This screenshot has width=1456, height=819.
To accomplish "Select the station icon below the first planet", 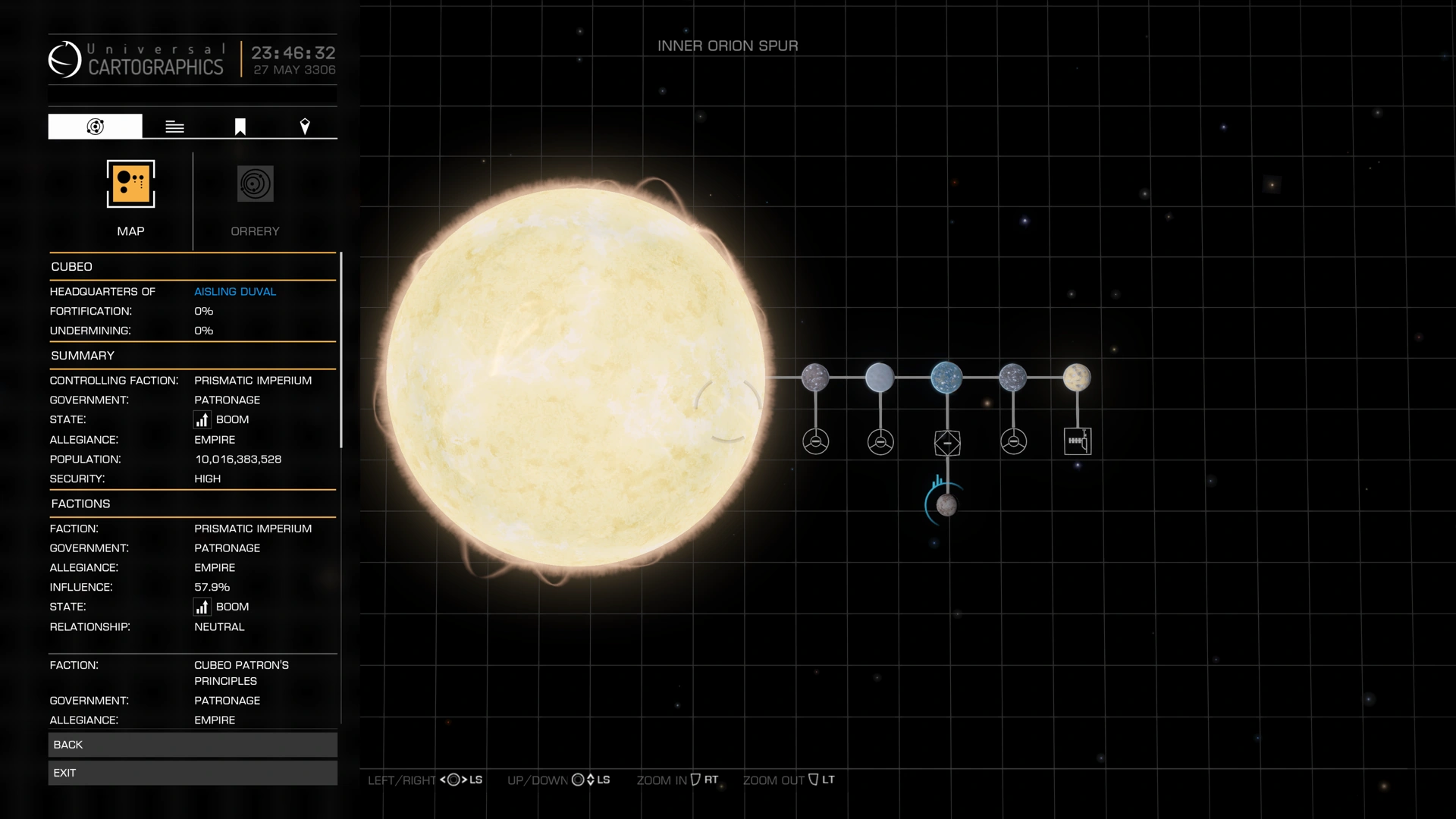I will (816, 441).
